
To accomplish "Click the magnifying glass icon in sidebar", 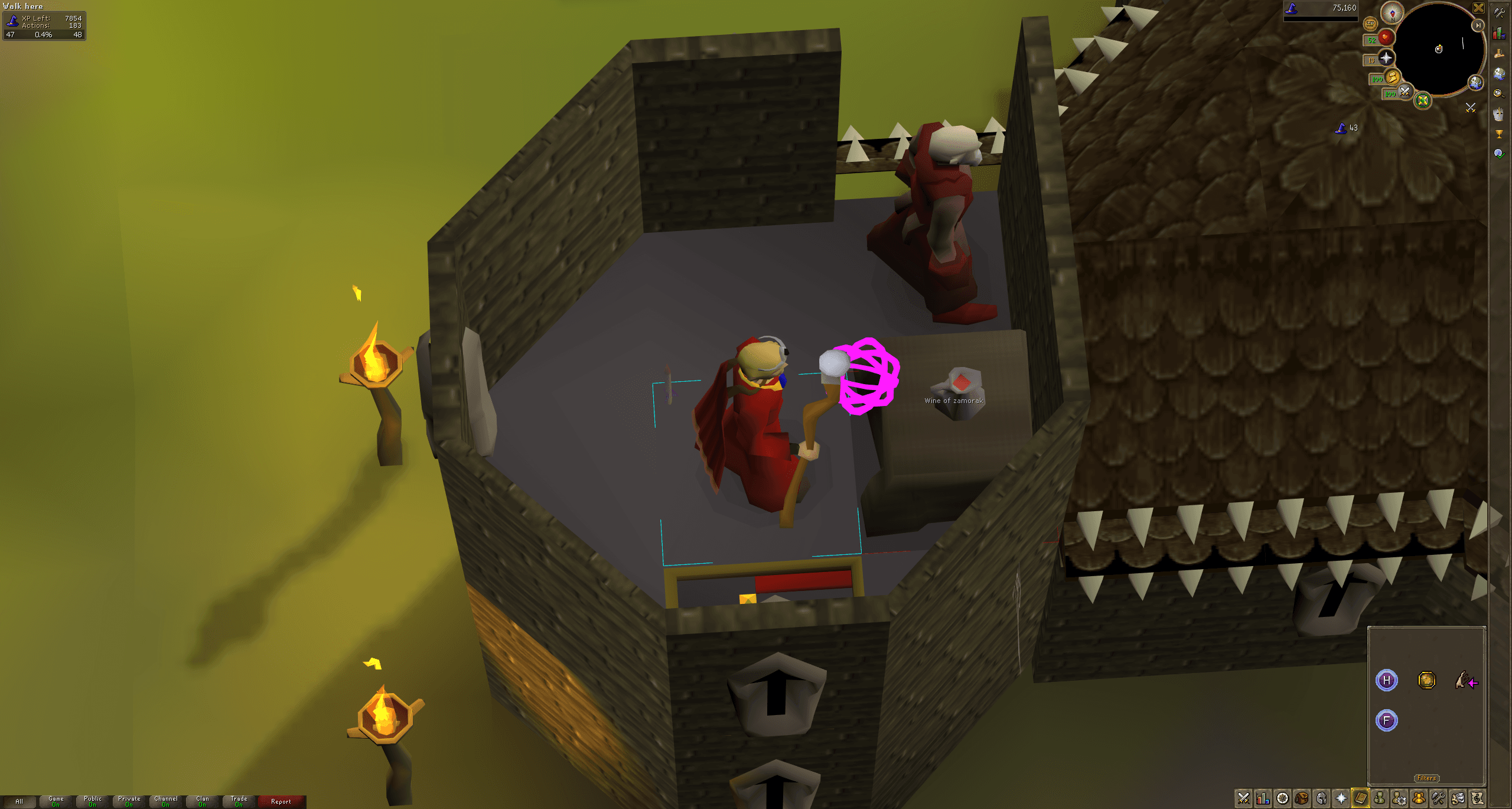I will click(x=1499, y=93).
